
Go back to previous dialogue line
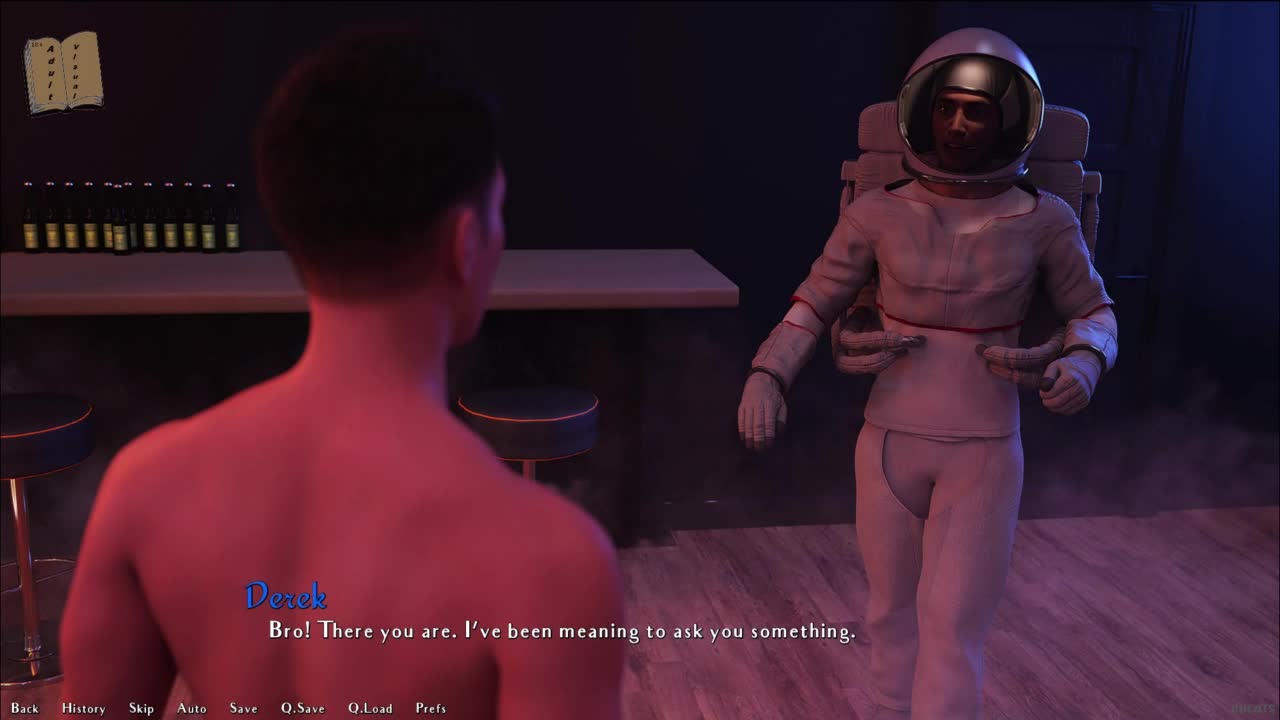click(25, 708)
